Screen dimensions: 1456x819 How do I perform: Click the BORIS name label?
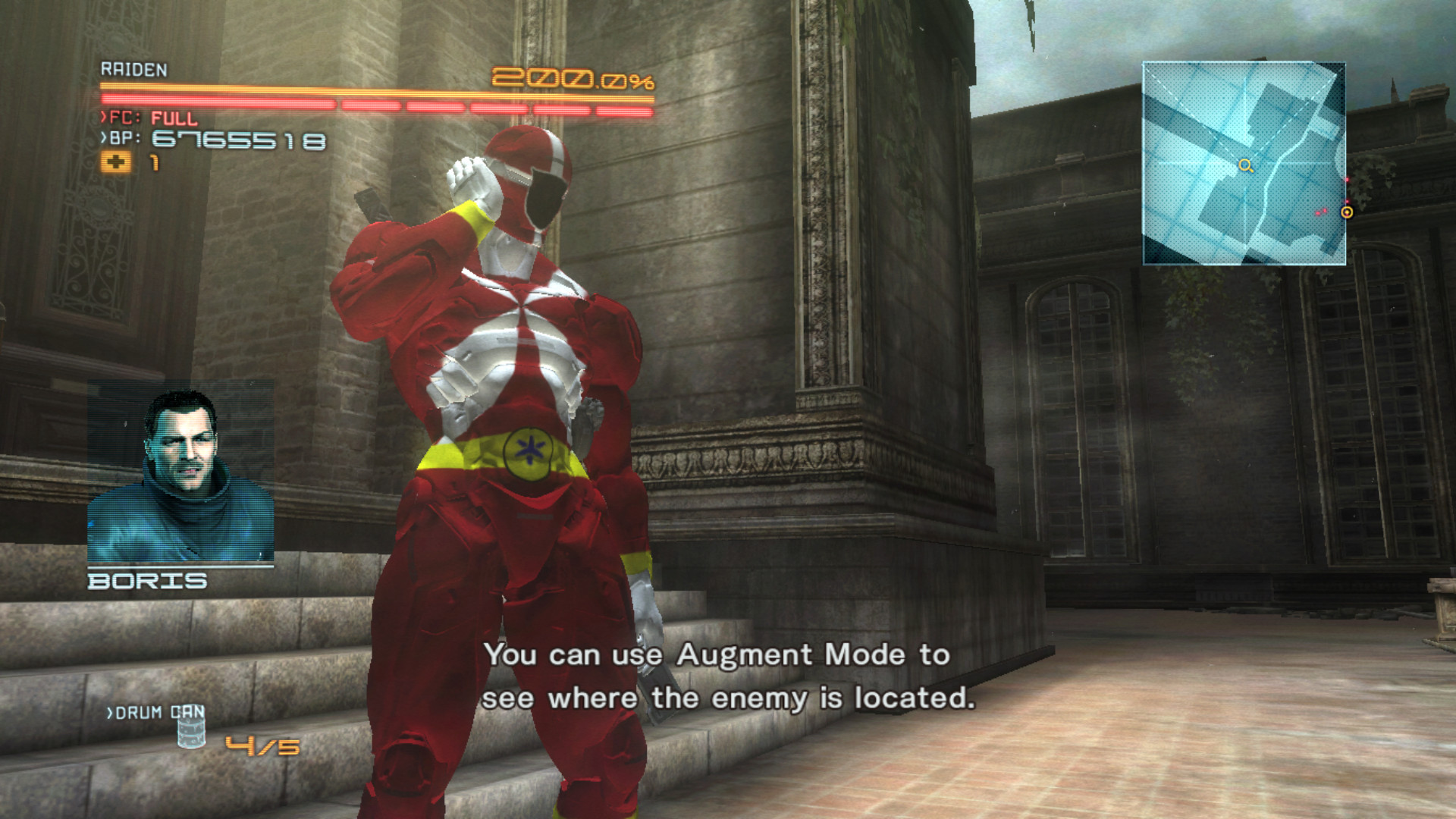147,580
